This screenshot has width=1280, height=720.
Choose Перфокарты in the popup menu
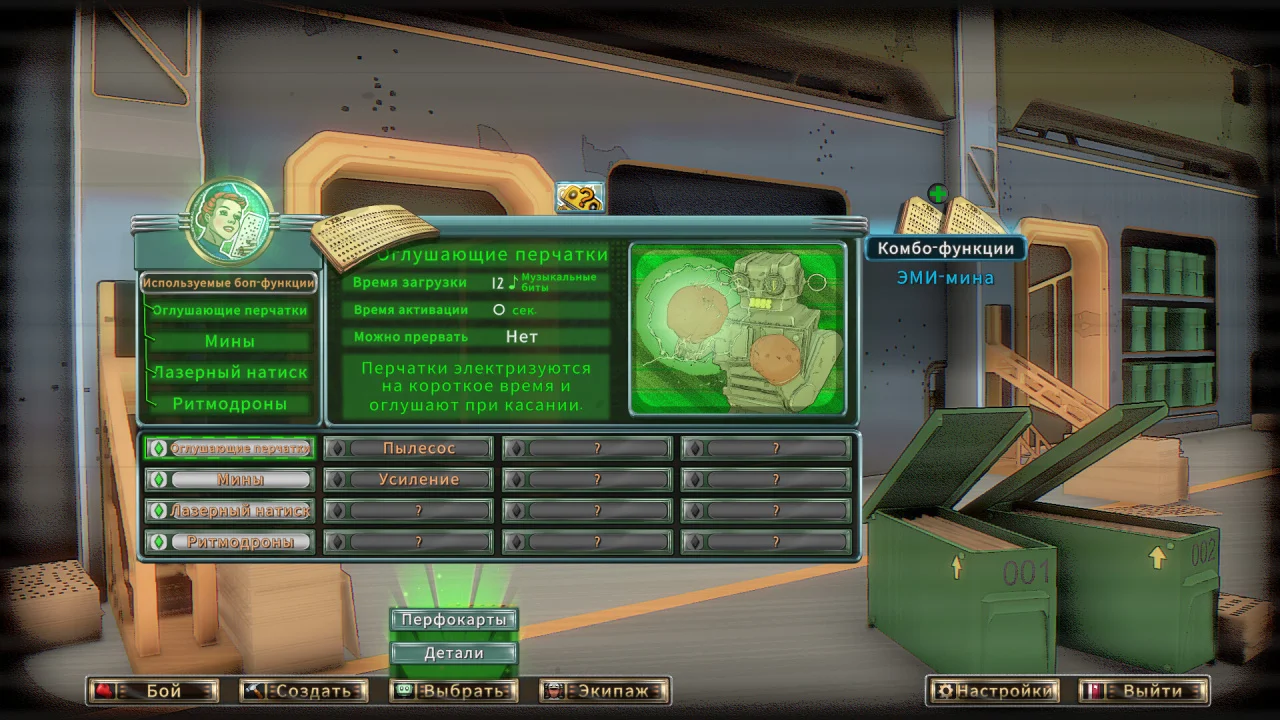(x=455, y=620)
